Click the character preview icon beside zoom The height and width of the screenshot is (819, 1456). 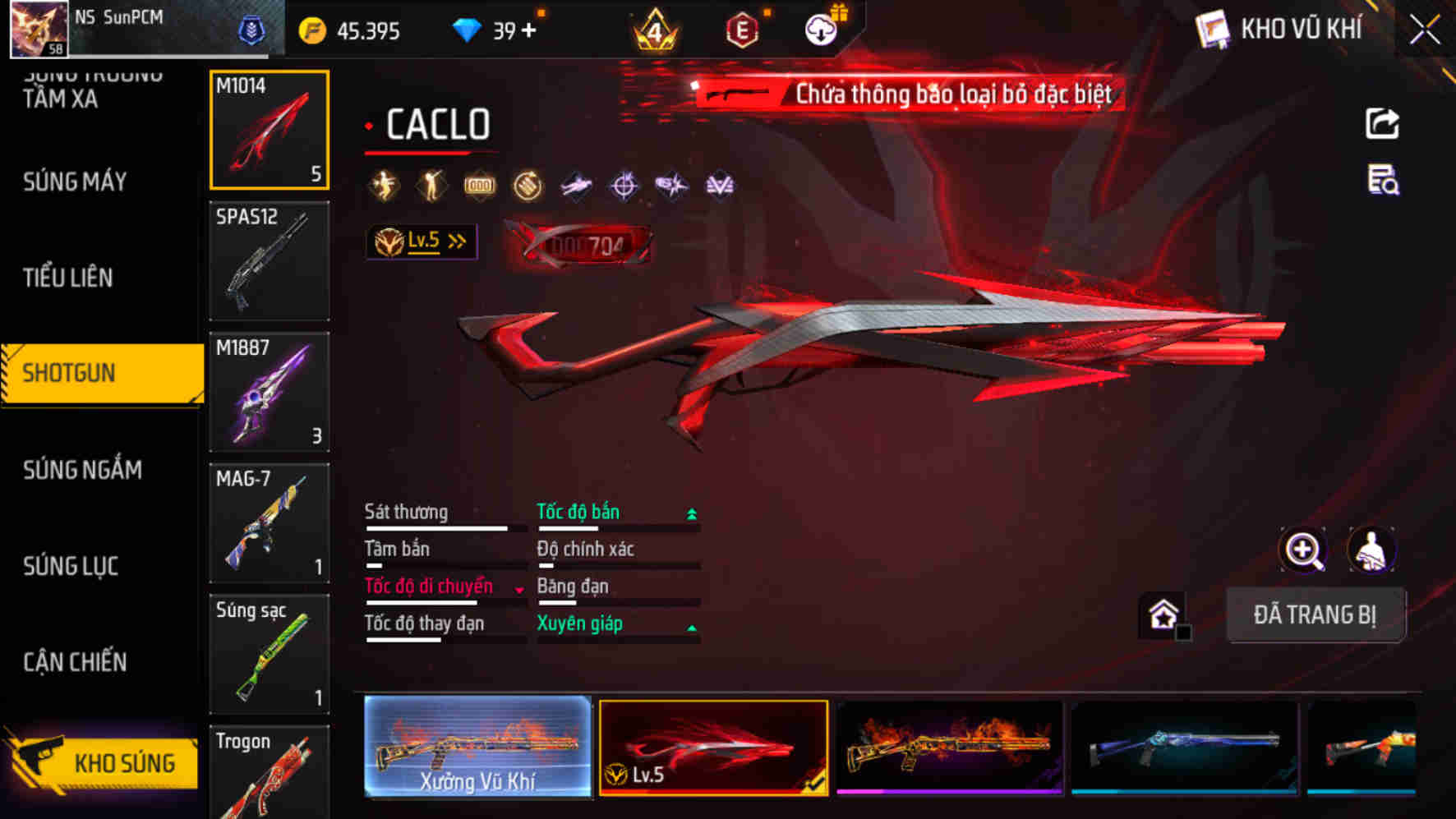(1372, 549)
